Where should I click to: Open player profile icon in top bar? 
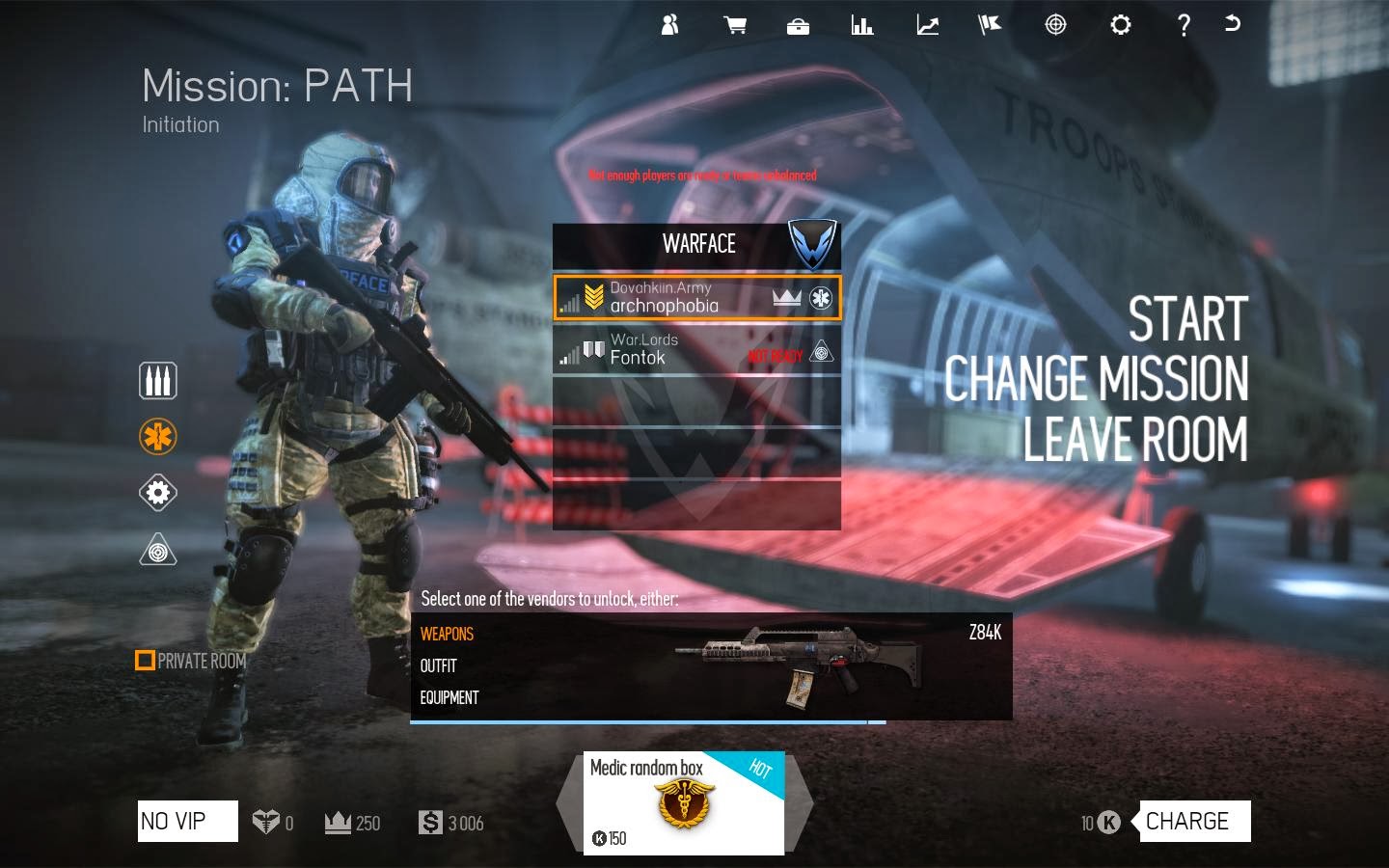[669, 24]
